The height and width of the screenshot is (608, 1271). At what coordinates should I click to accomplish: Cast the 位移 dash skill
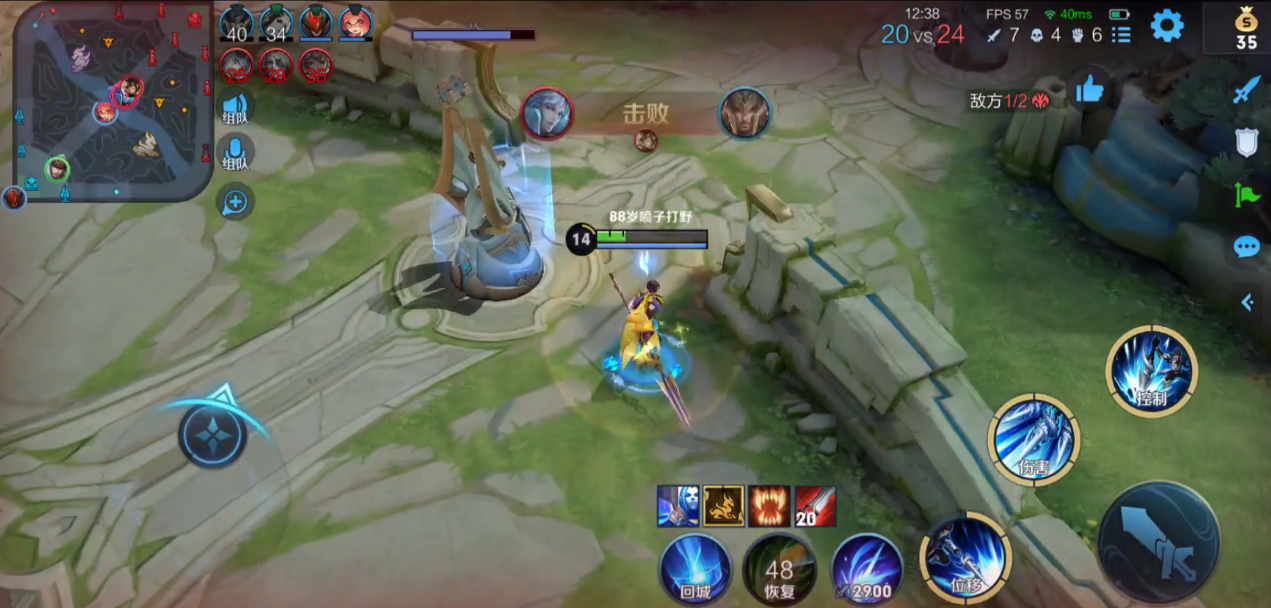click(x=965, y=558)
